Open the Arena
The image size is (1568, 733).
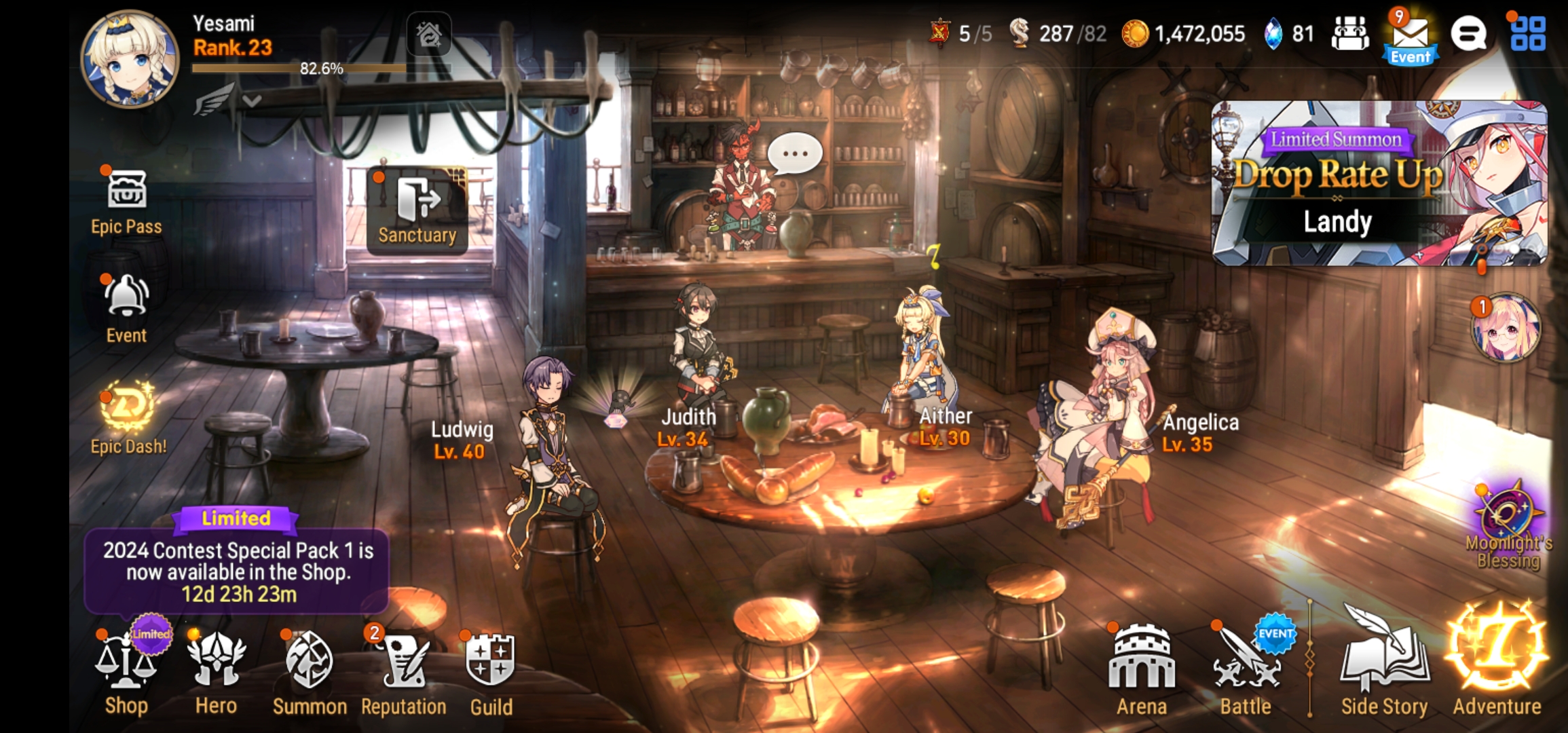pos(1142,669)
